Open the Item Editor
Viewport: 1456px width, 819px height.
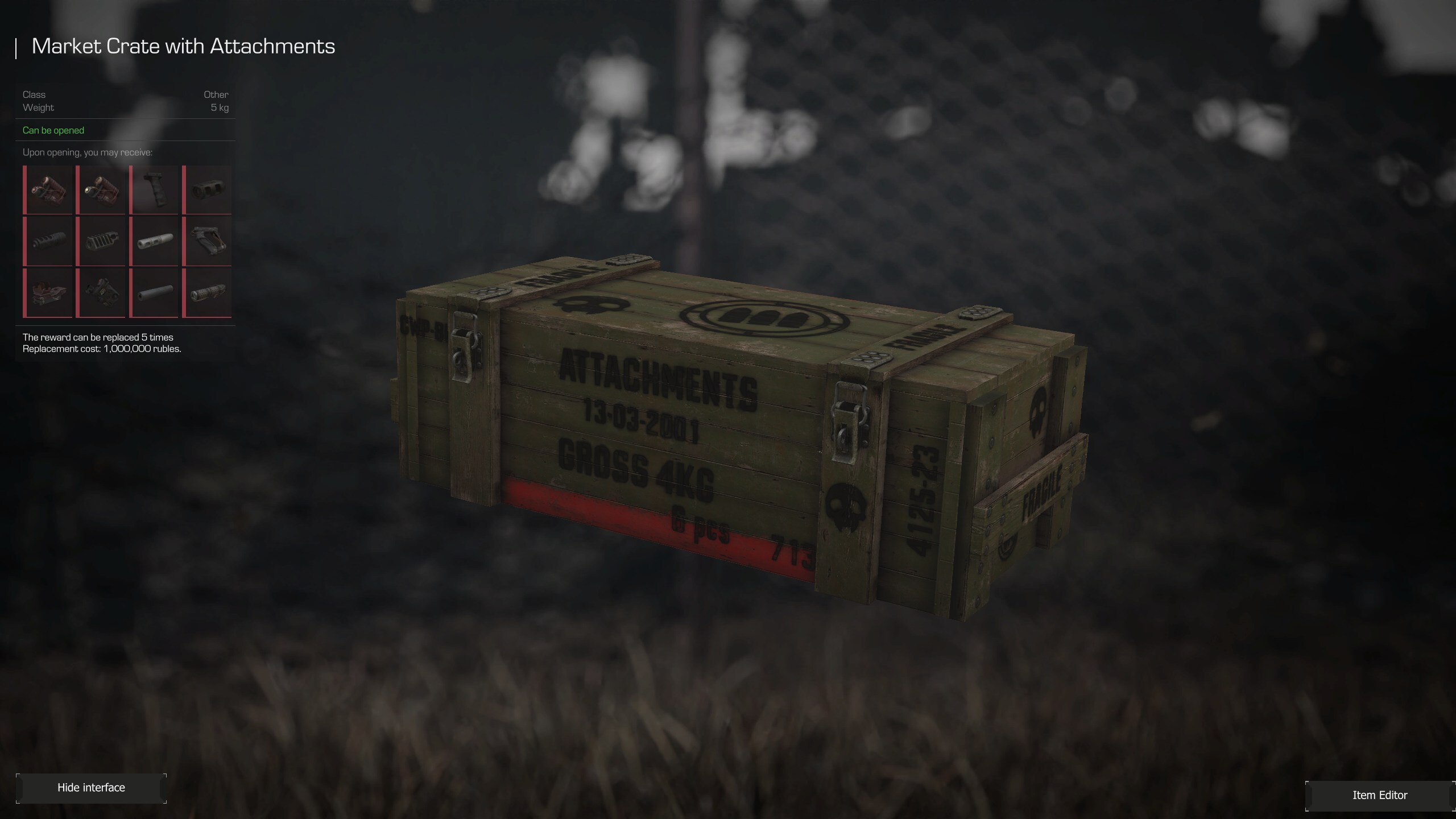point(1380,795)
